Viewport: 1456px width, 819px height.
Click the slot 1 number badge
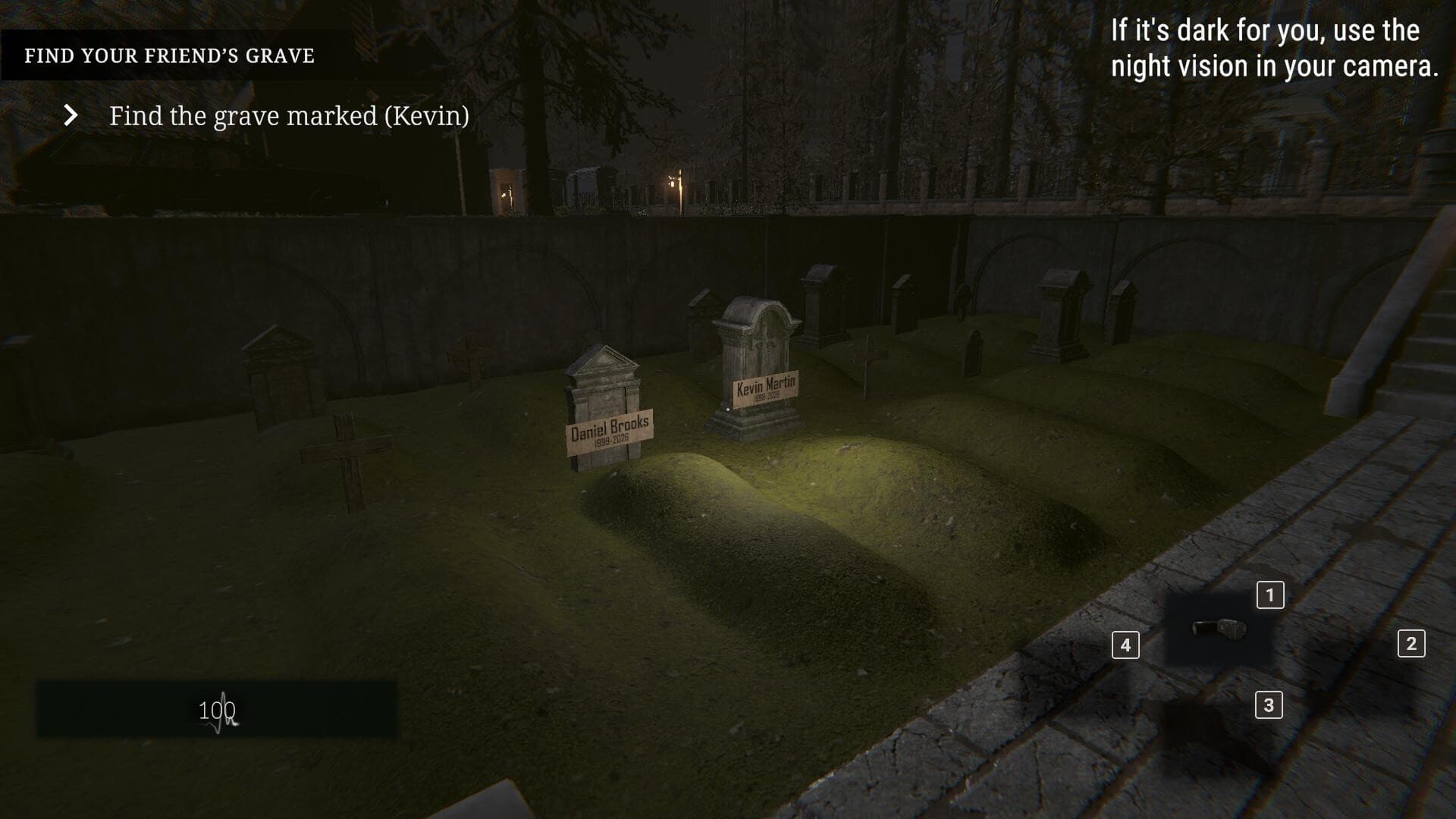click(1269, 597)
